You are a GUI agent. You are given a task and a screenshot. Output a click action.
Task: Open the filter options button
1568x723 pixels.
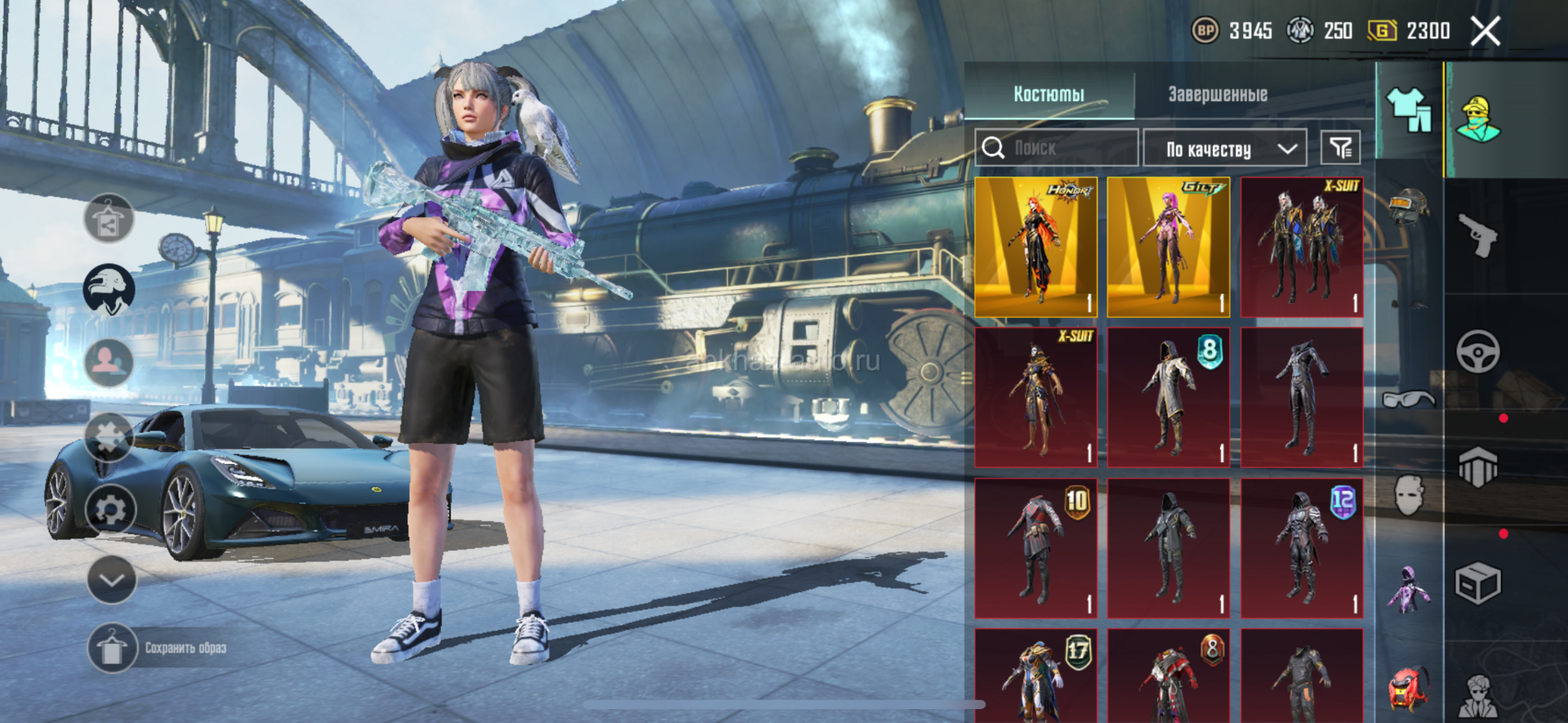[1340, 148]
